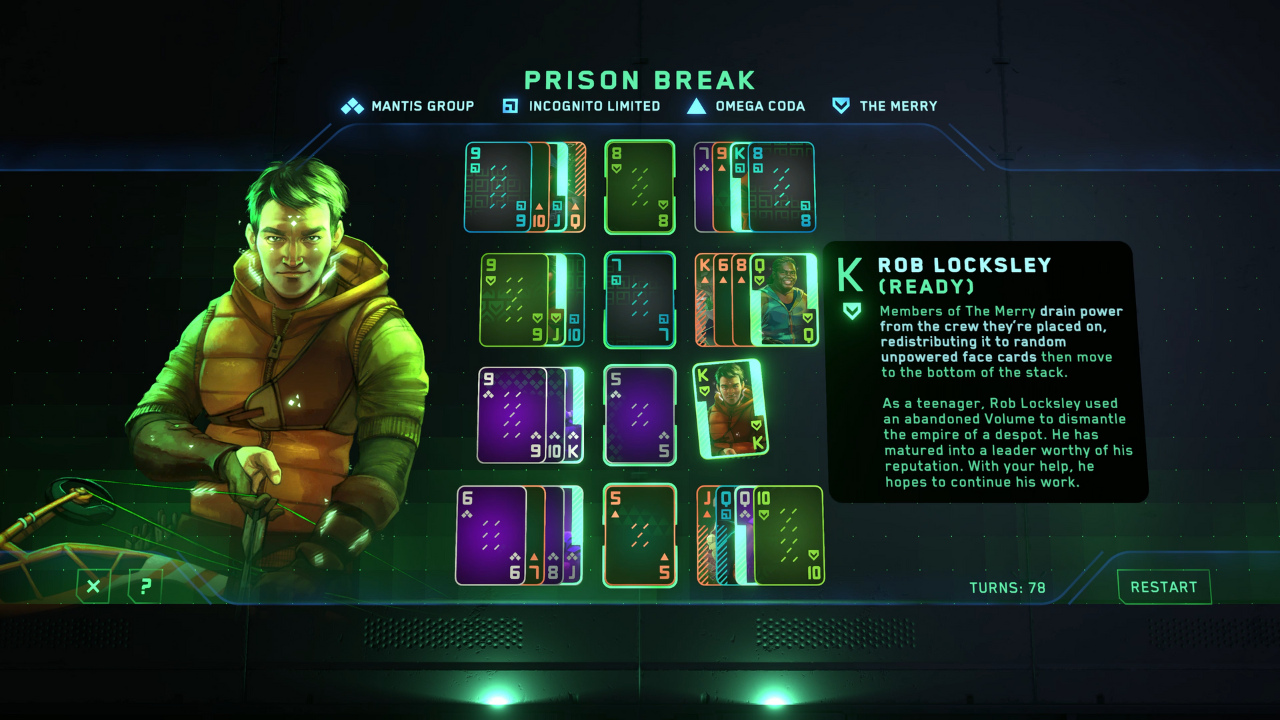The image size is (1280, 720).
Task: Pick the green 8 of The Merry
Action: 640,186
